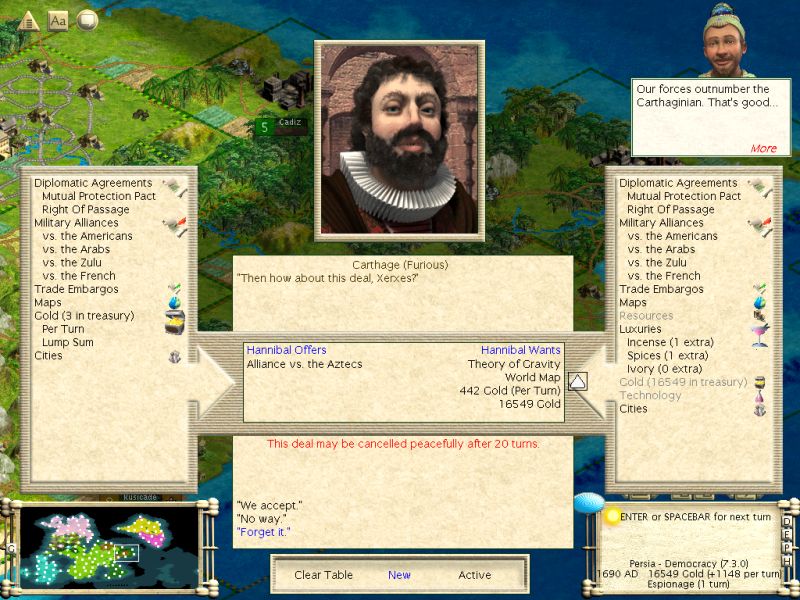The width and height of the screenshot is (800, 600).
Task: Click the triangle arrow beside the deal table
Action: (x=577, y=381)
